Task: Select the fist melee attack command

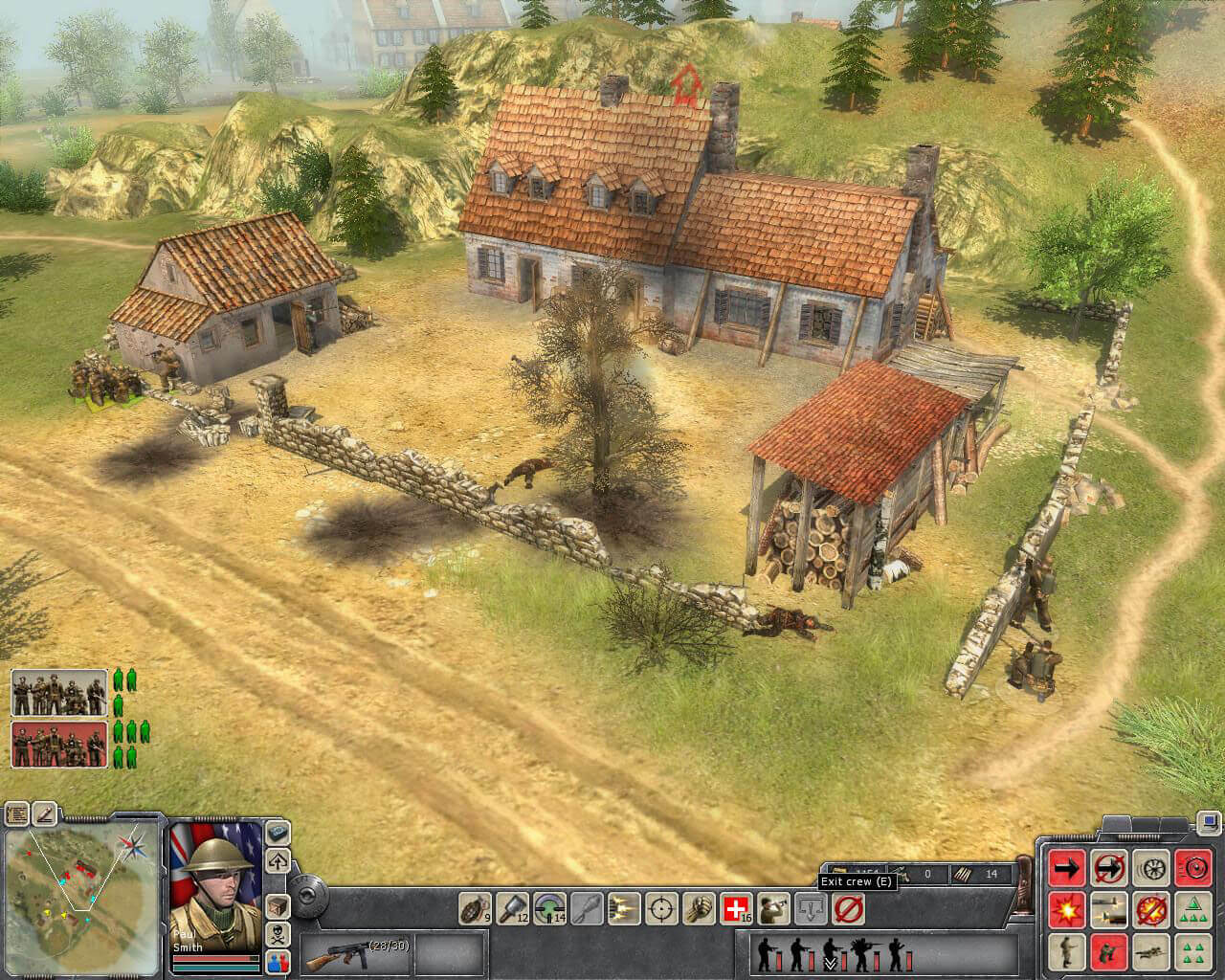Action: point(700,907)
